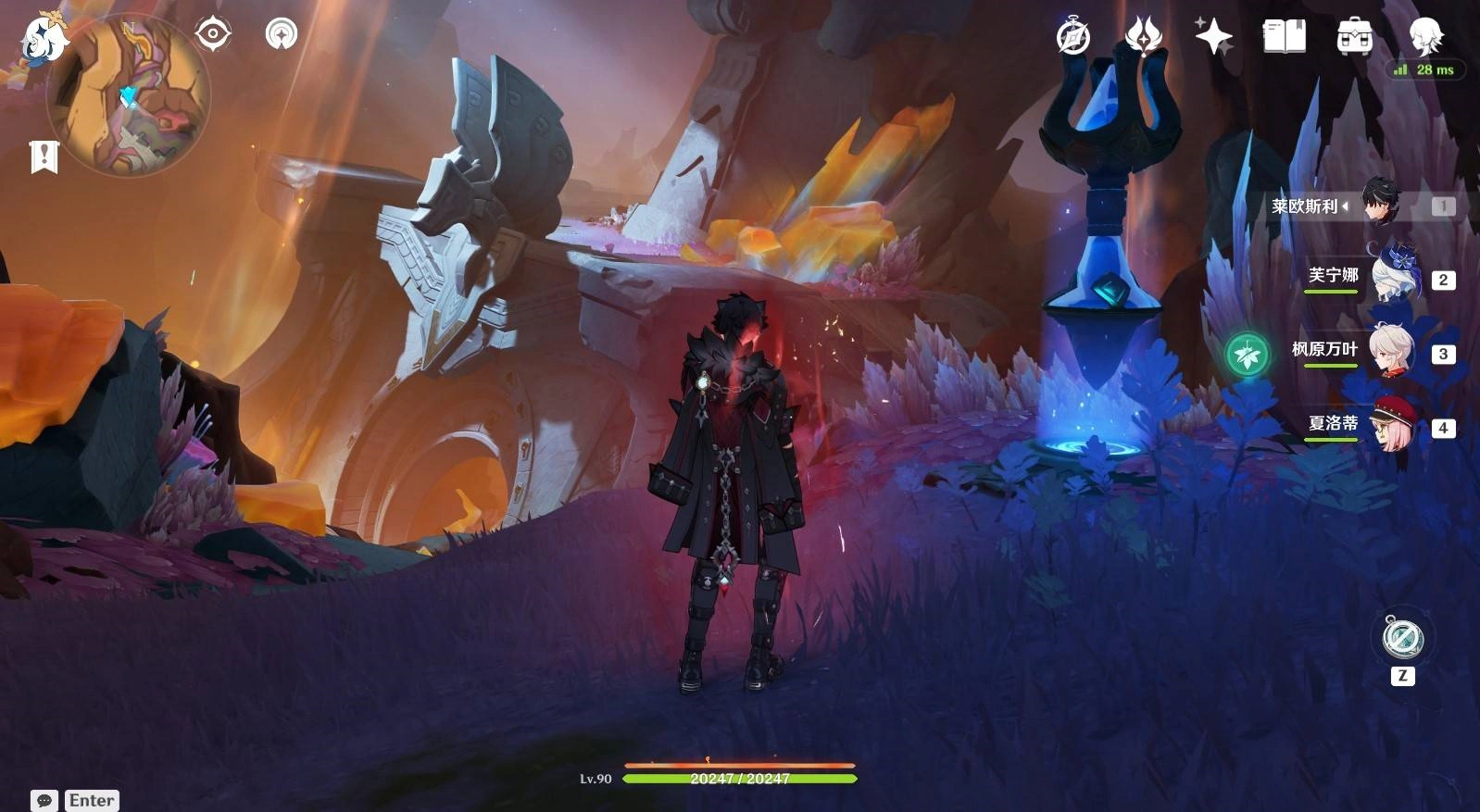Select party member 莱欧斯利
This screenshot has height=812, width=1480.
pyautogui.click(x=1380, y=204)
